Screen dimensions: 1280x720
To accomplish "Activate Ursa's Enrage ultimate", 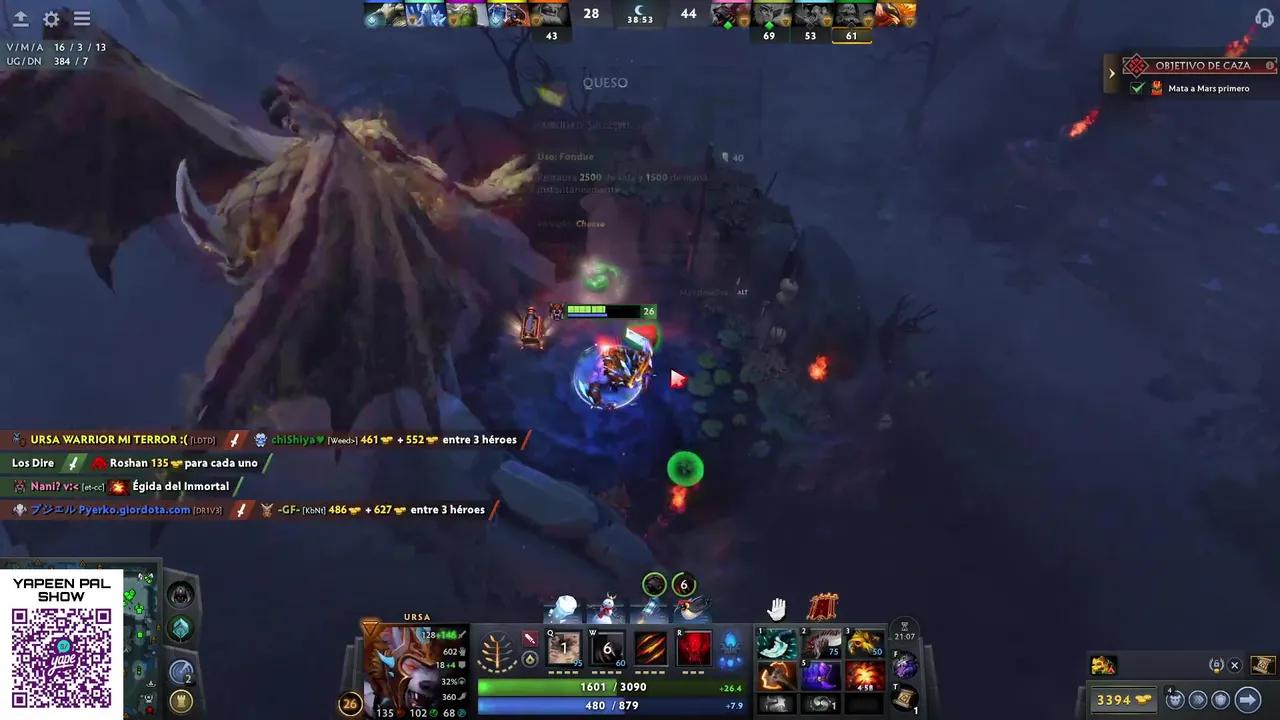I will [694, 648].
